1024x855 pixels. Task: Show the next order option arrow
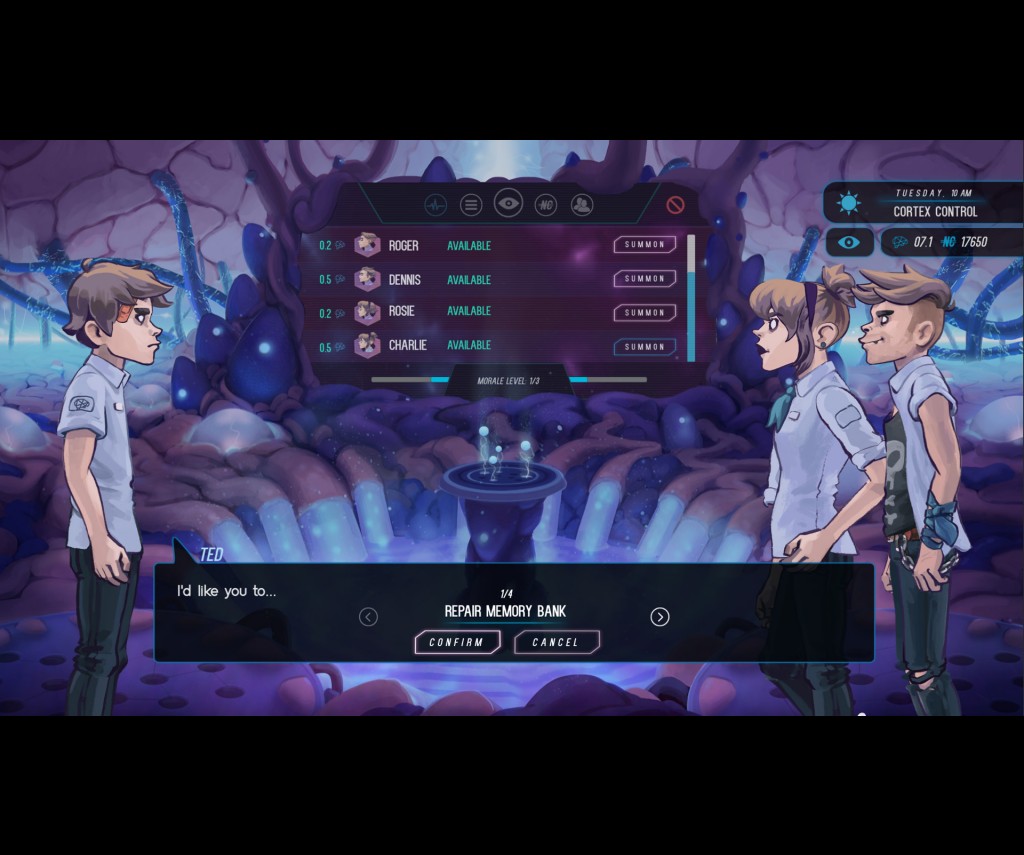click(x=660, y=617)
